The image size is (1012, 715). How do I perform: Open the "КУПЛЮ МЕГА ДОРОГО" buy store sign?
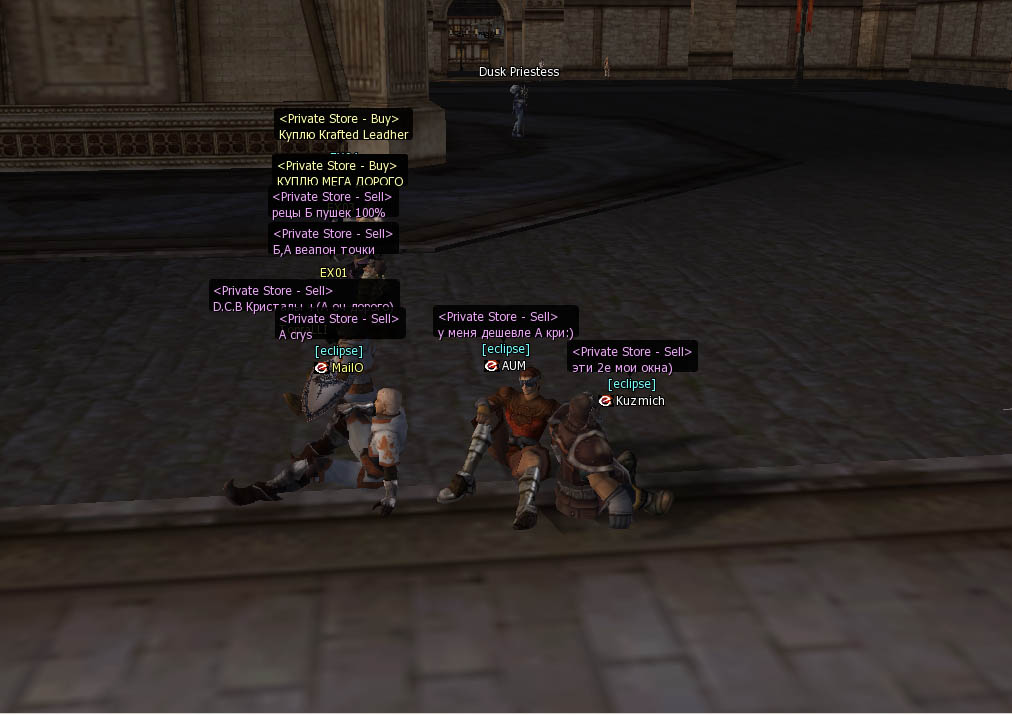pyautogui.click(x=339, y=173)
